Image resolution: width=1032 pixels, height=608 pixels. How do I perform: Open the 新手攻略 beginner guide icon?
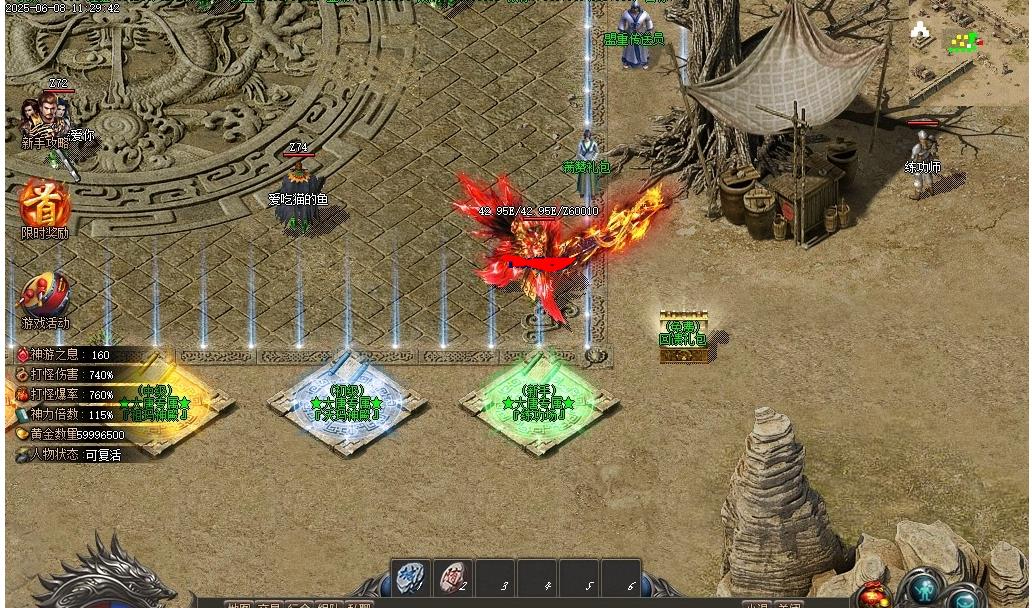click(45, 117)
